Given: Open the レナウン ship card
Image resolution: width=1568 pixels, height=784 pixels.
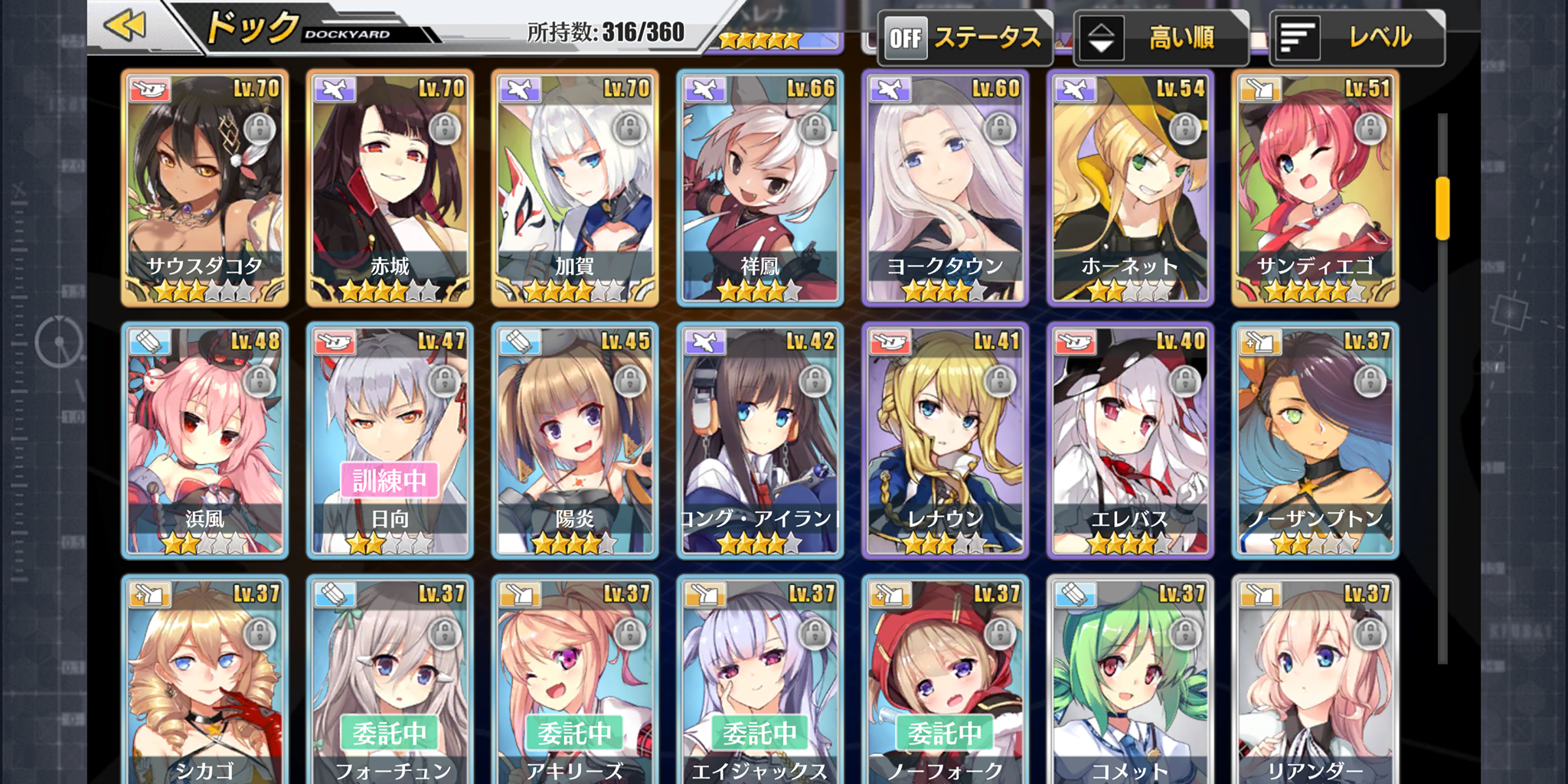Looking at the screenshot, I should point(946,440).
